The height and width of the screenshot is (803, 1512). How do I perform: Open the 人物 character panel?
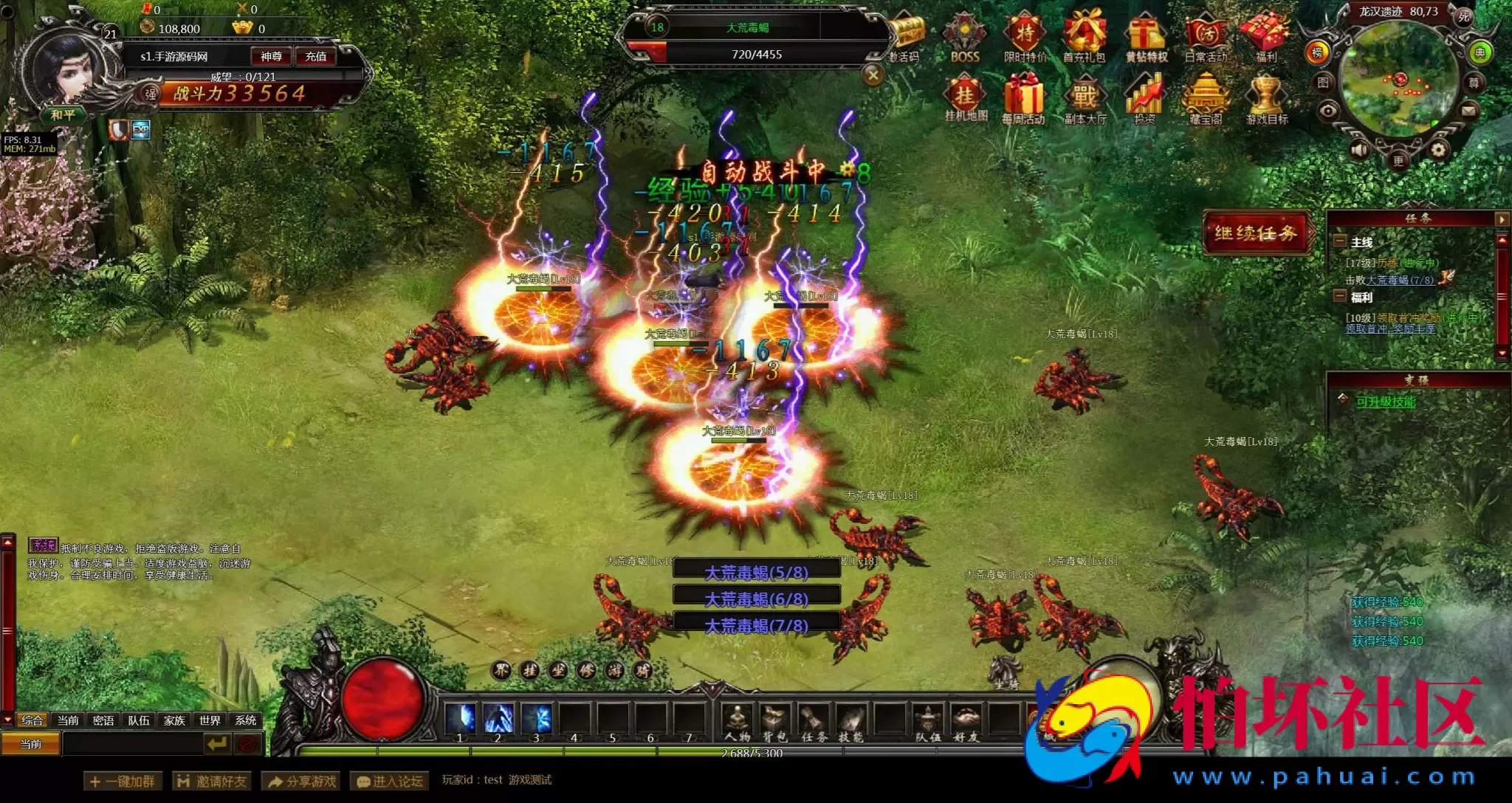[x=736, y=721]
